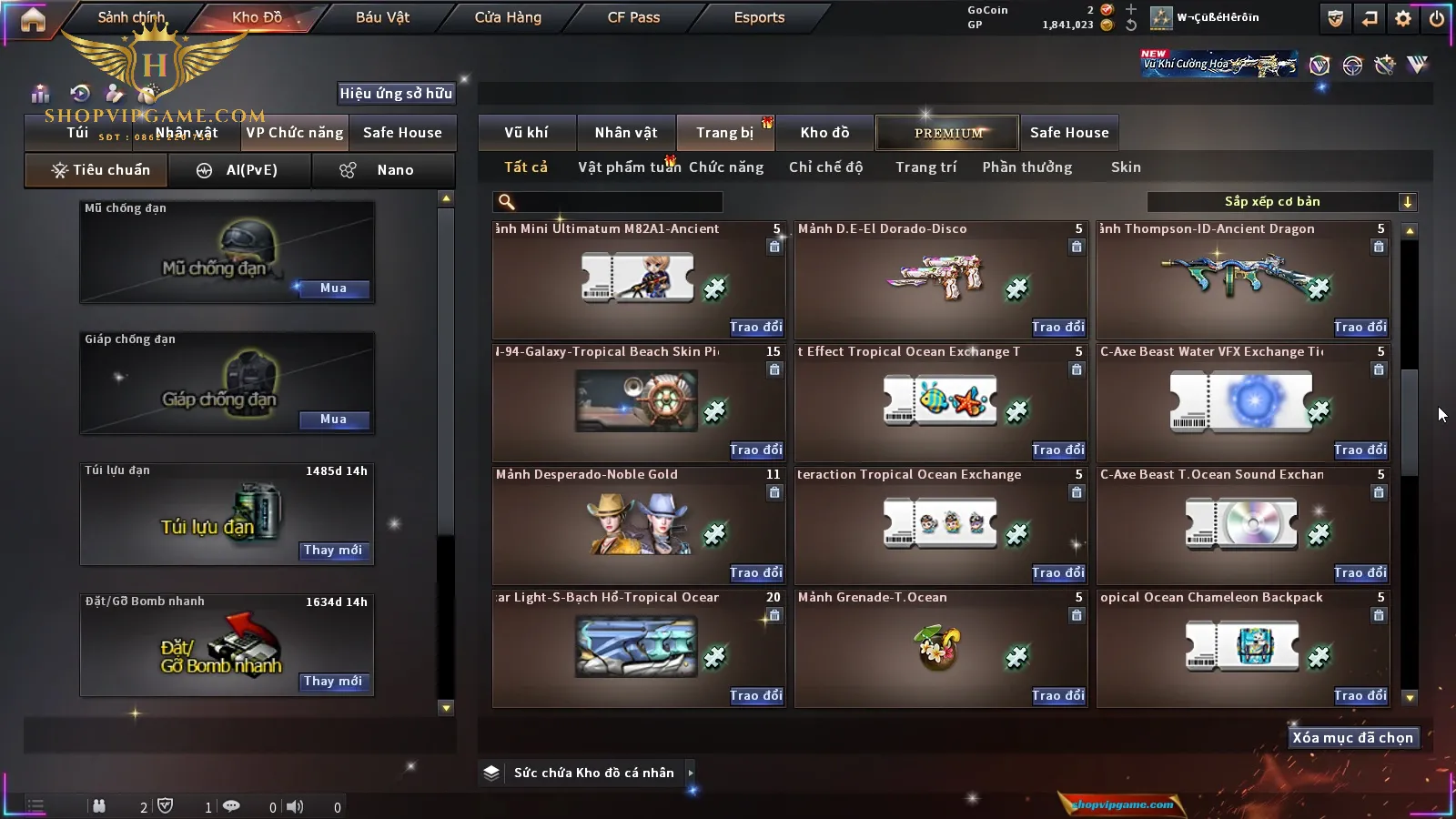Open the gear settings icon
The image size is (1456, 819).
coord(1403,18)
